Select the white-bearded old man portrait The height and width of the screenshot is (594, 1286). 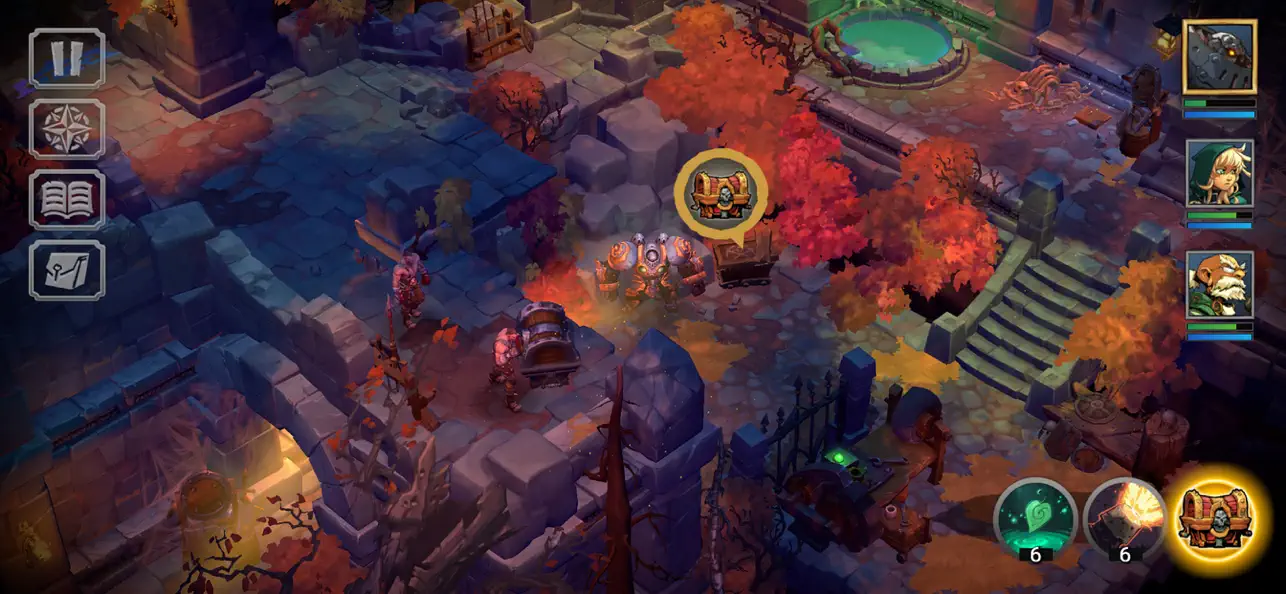point(1219,284)
